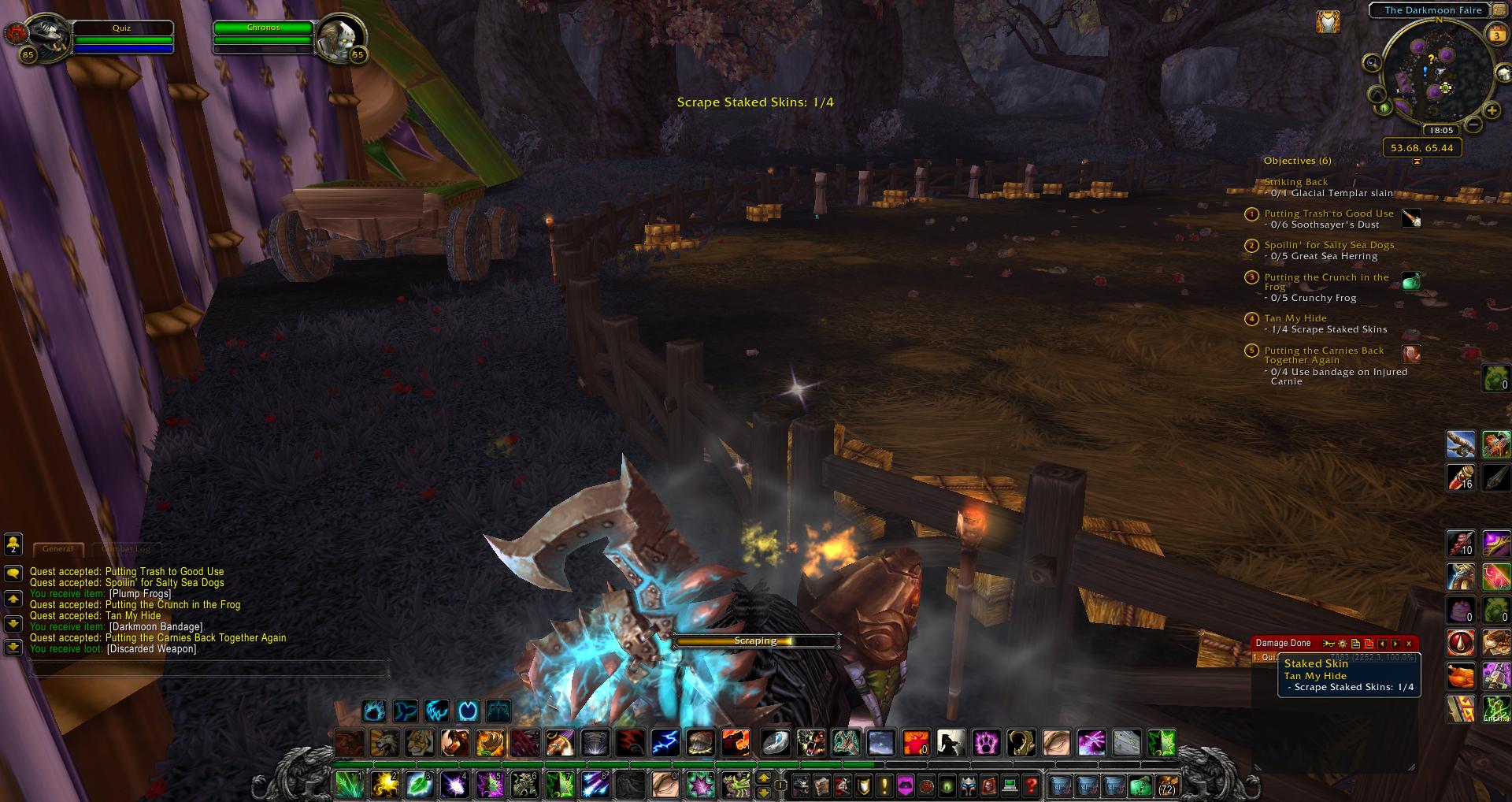1512x802 pixels.
Task: Use the pink cake item slot
Action: (x=1461, y=610)
